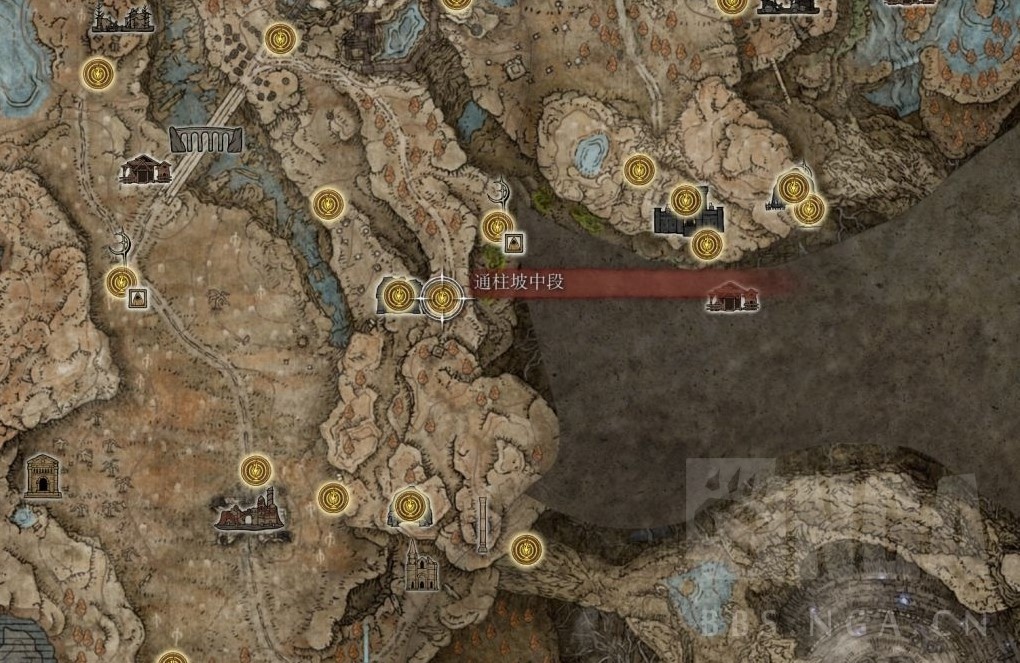Select the grace beside the small blue pond
The image size is (1020, 663).
639,170
